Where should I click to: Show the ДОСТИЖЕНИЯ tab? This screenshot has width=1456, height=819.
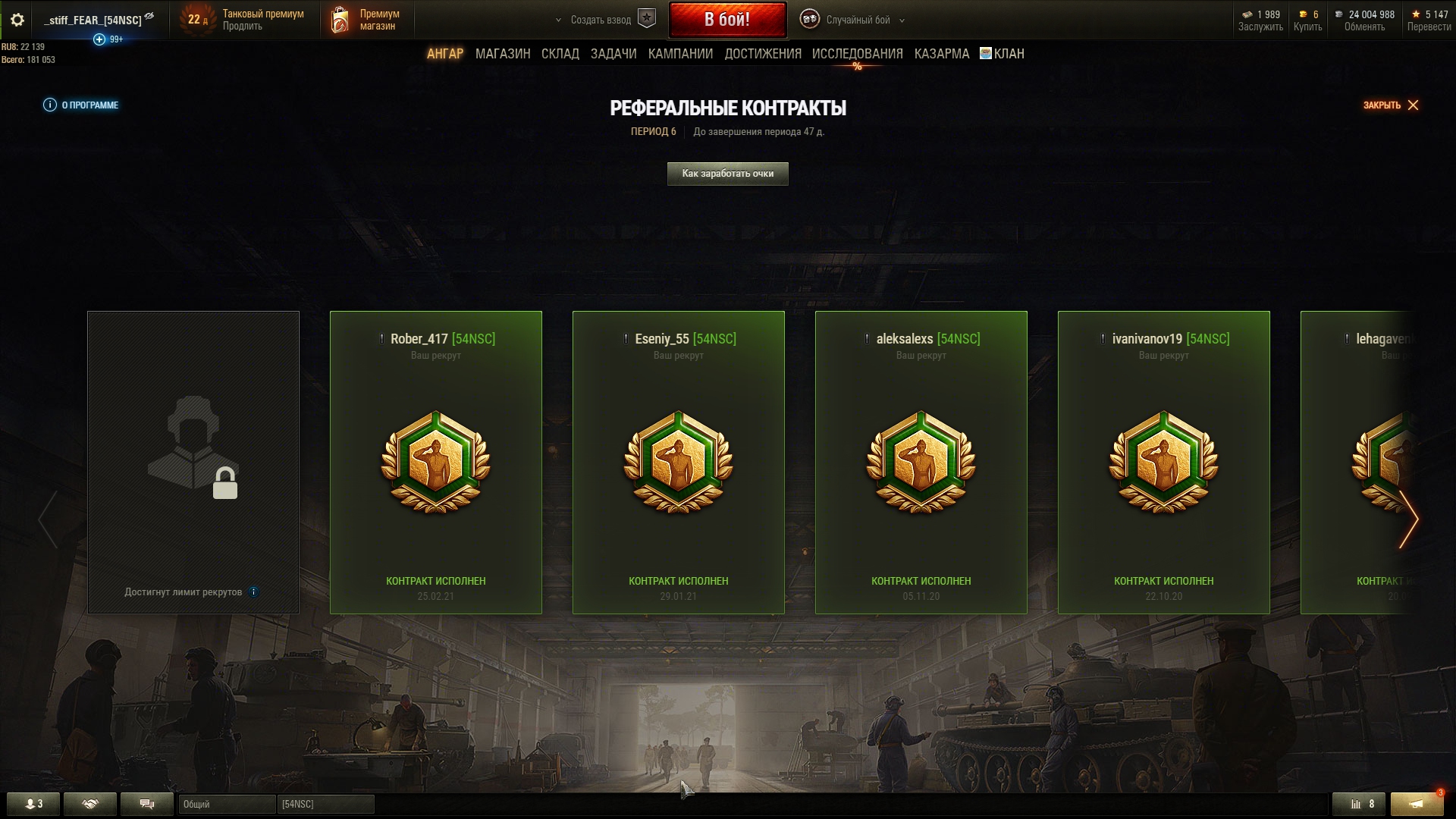pyautogui.click(x=762, y=54)
